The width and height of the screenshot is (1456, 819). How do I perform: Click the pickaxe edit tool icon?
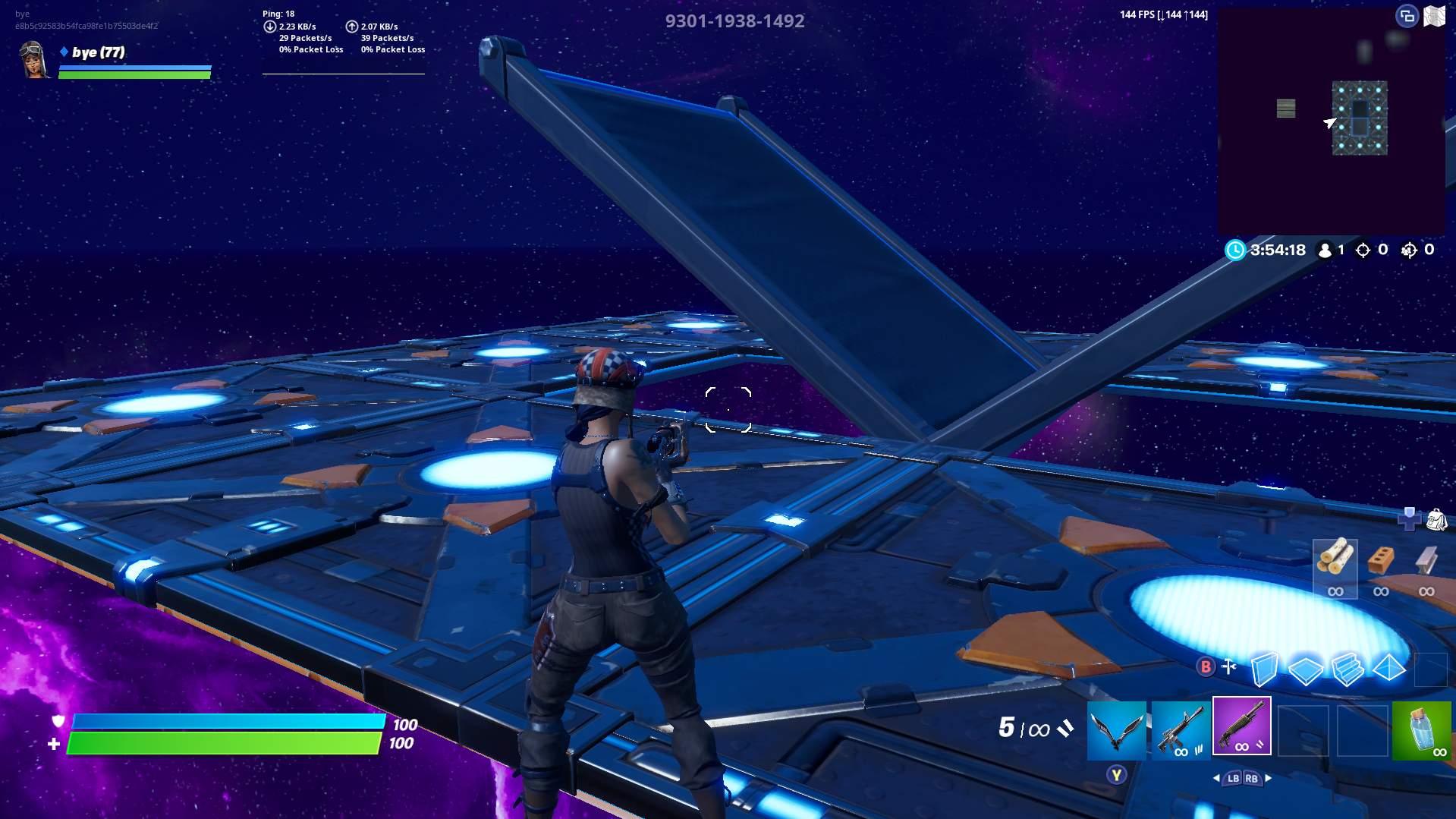click(x=1228, y=666)
